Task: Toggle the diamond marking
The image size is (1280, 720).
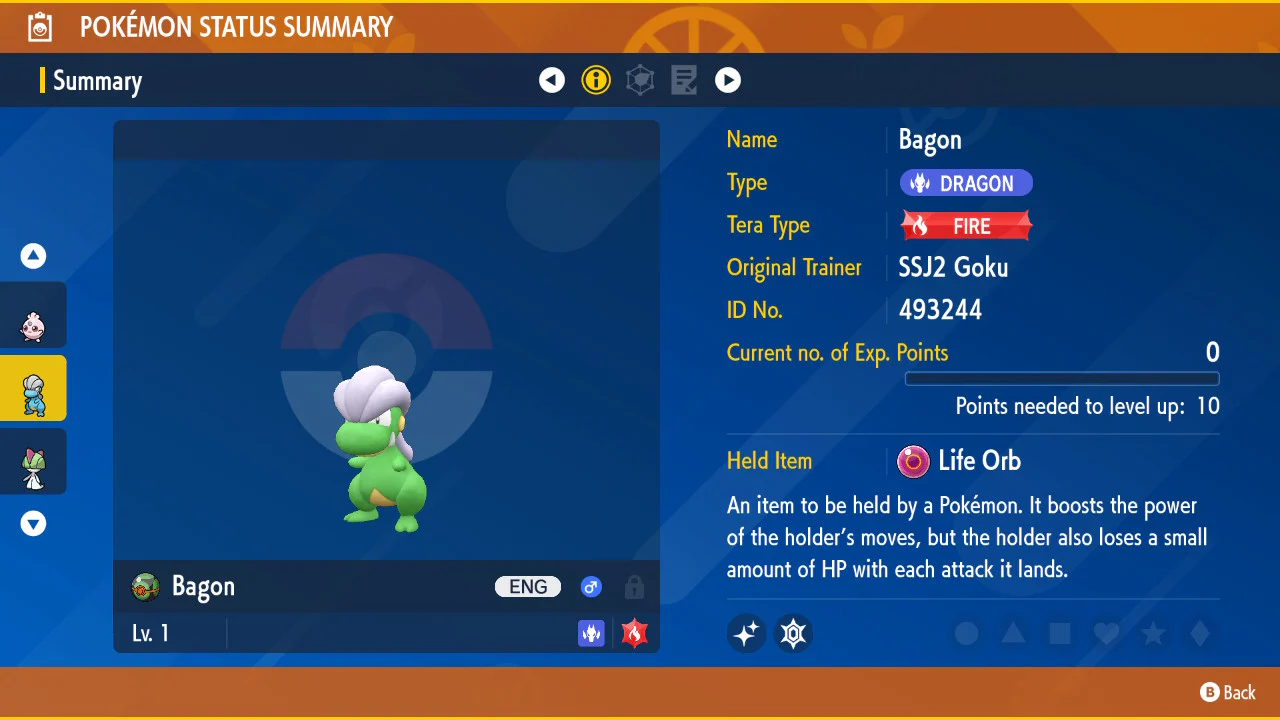Action: click(x=1200, y=633)
